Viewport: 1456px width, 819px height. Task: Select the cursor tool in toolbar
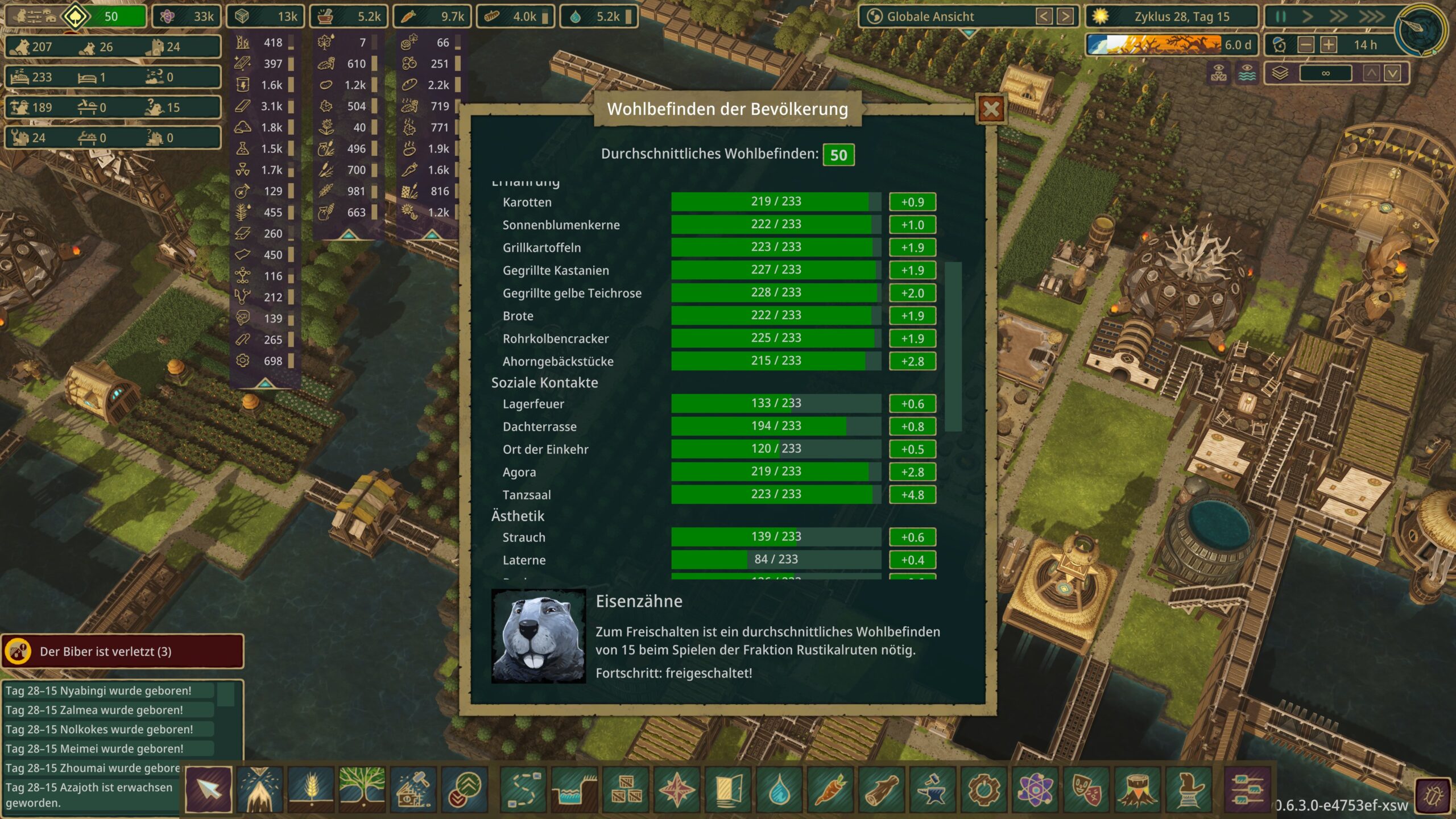[209, 789]
